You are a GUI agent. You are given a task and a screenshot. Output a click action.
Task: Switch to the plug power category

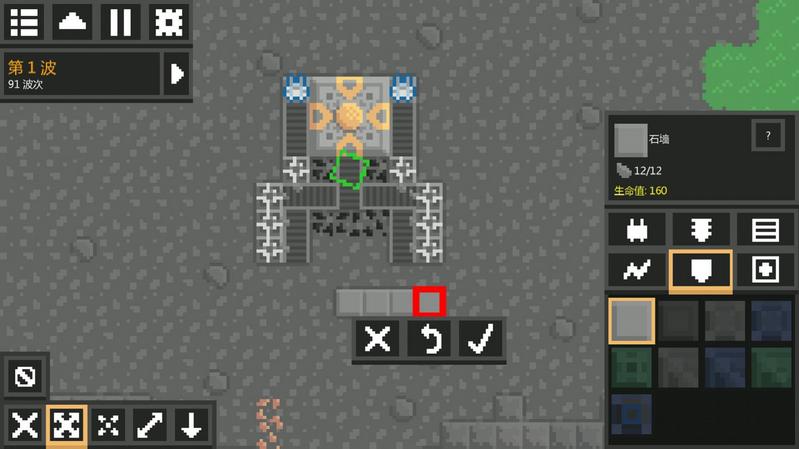[x=637, y=230]
